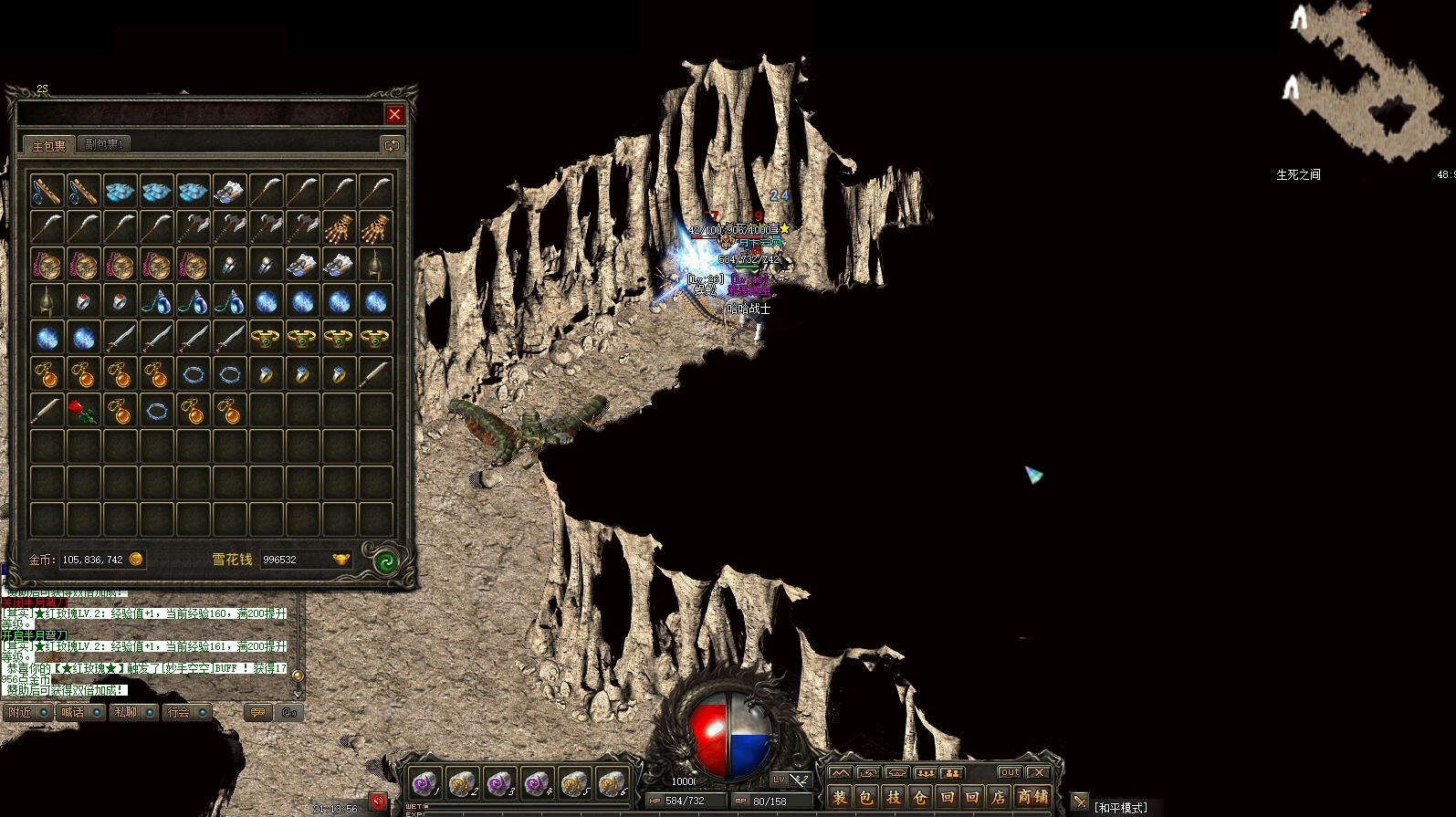Select the red rose item slot
The height and width of the screenshot is (817, 1456).
click(x=83, y=411)
